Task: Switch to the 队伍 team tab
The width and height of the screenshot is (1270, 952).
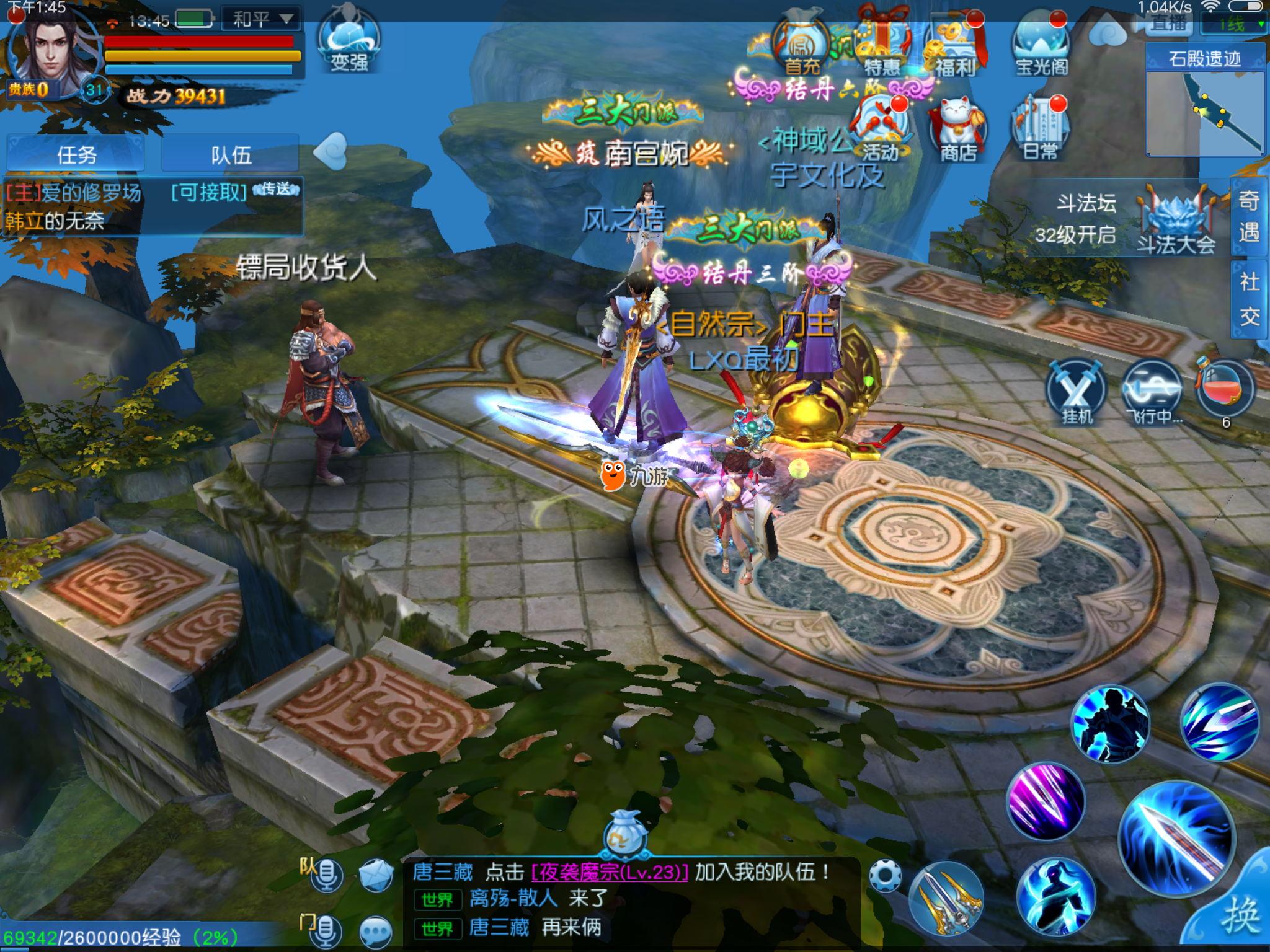Action: tap(231, 154)
